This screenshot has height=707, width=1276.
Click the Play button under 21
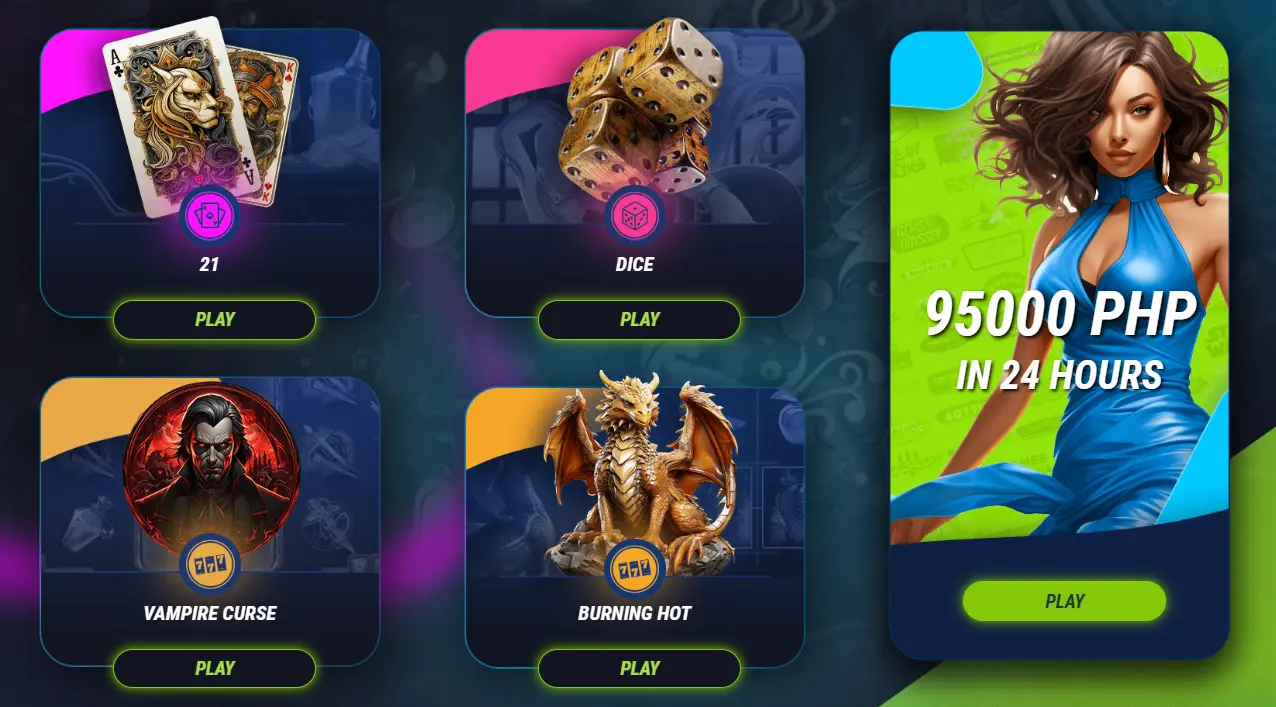point(214,320)
